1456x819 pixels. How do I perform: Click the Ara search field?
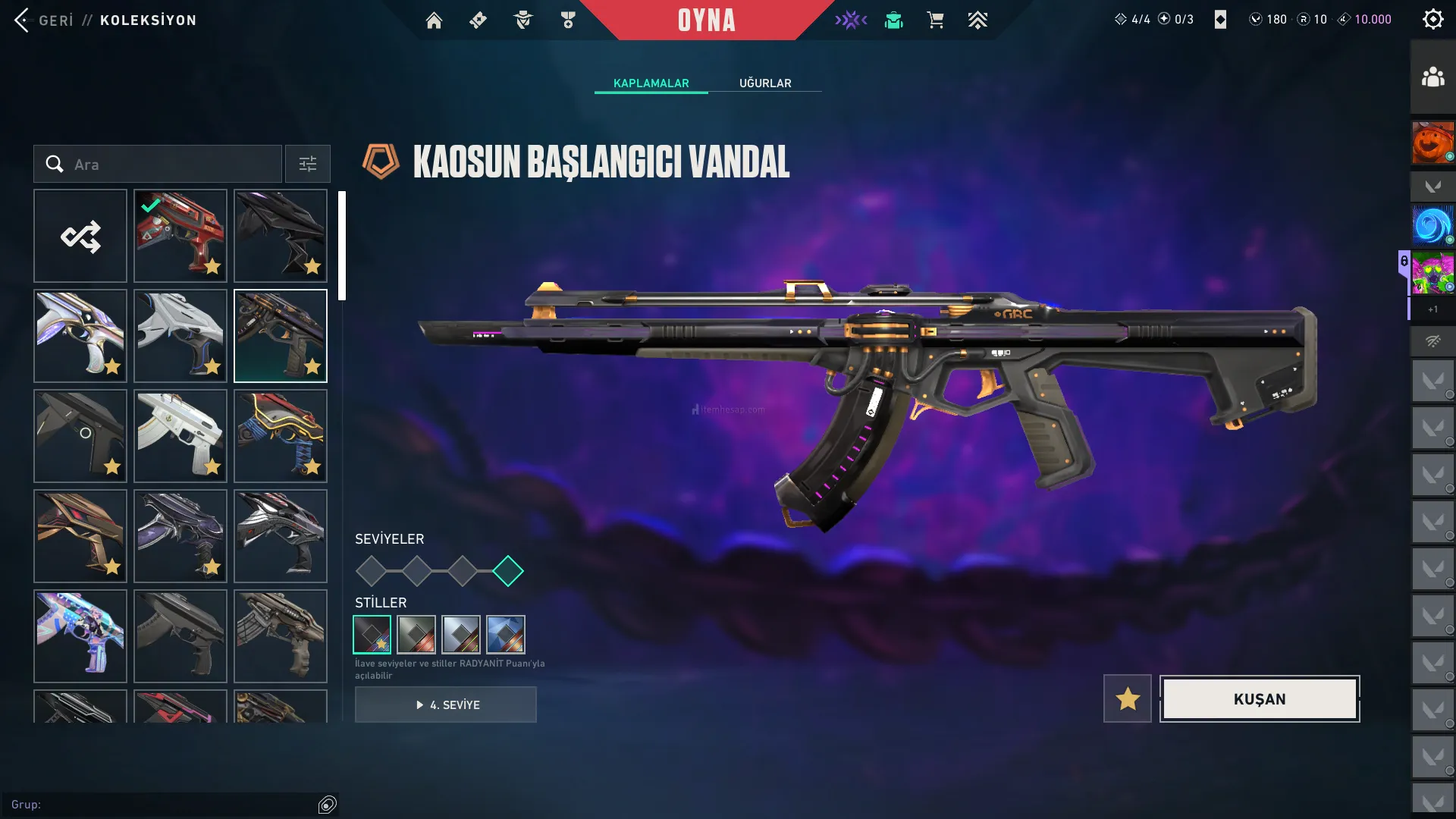click(158, 165)
